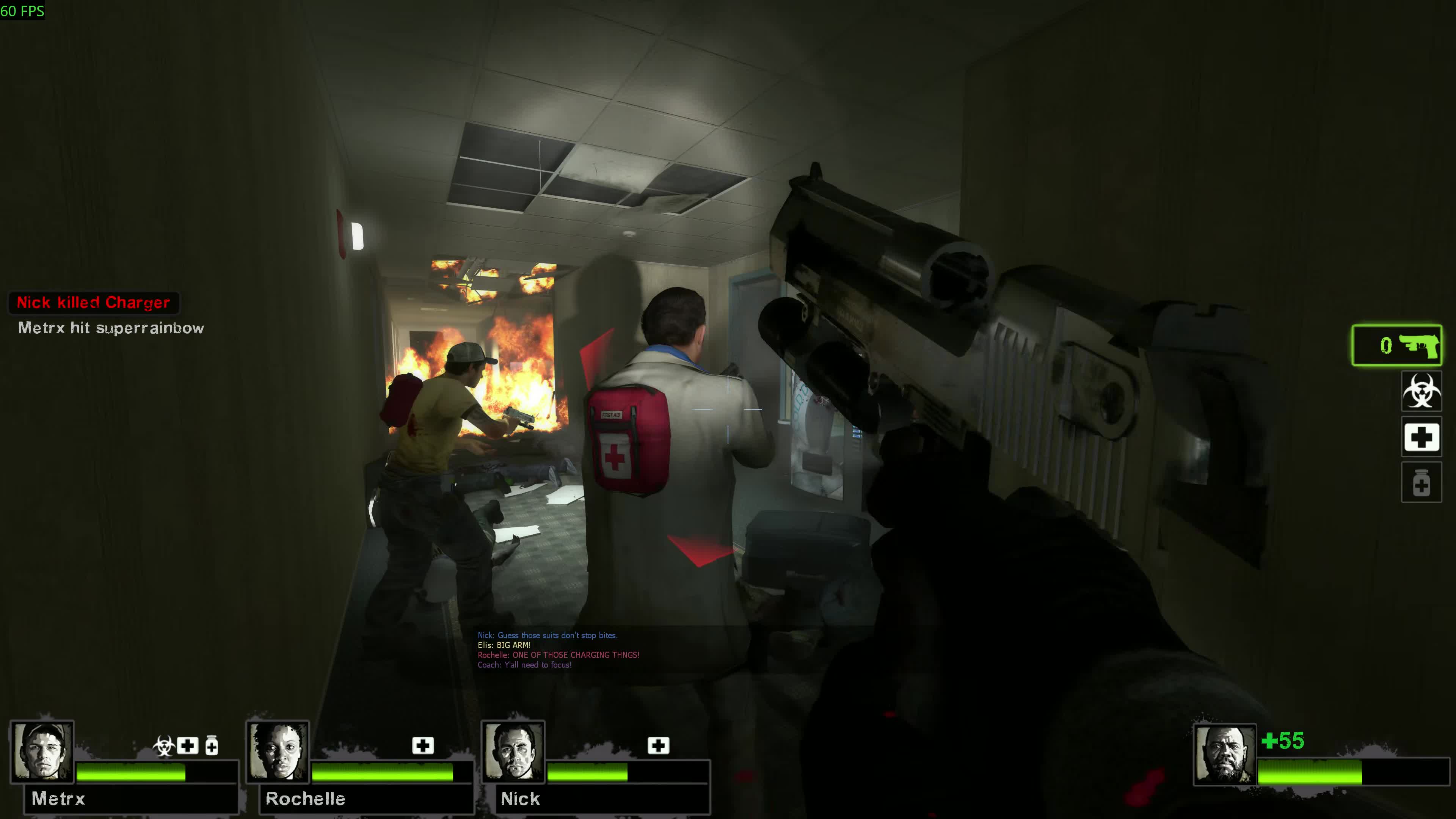Click Coach's own player portrait
The image size is (1456, 819).
1224,755
